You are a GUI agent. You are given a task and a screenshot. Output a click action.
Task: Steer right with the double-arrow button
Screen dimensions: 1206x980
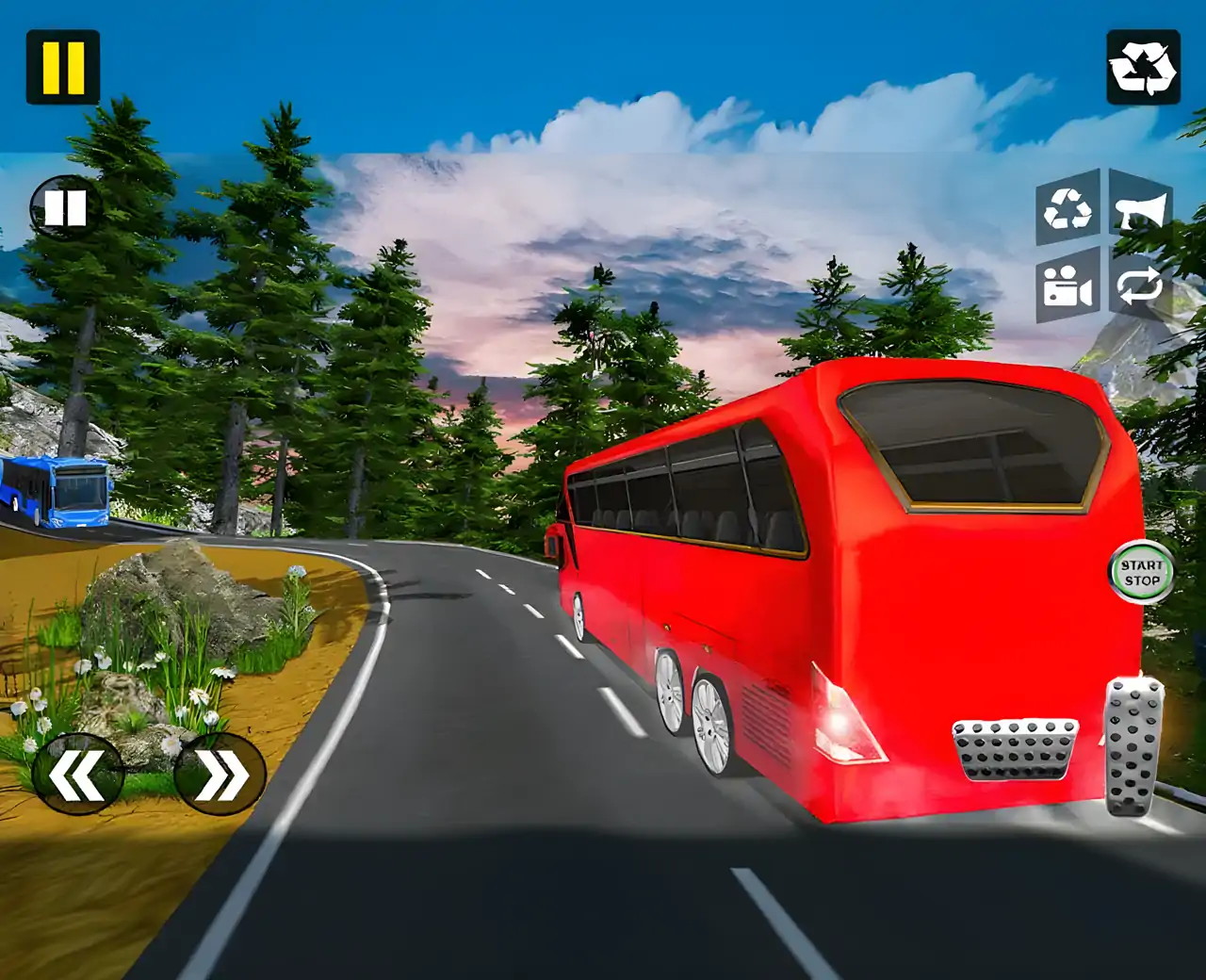220,775
